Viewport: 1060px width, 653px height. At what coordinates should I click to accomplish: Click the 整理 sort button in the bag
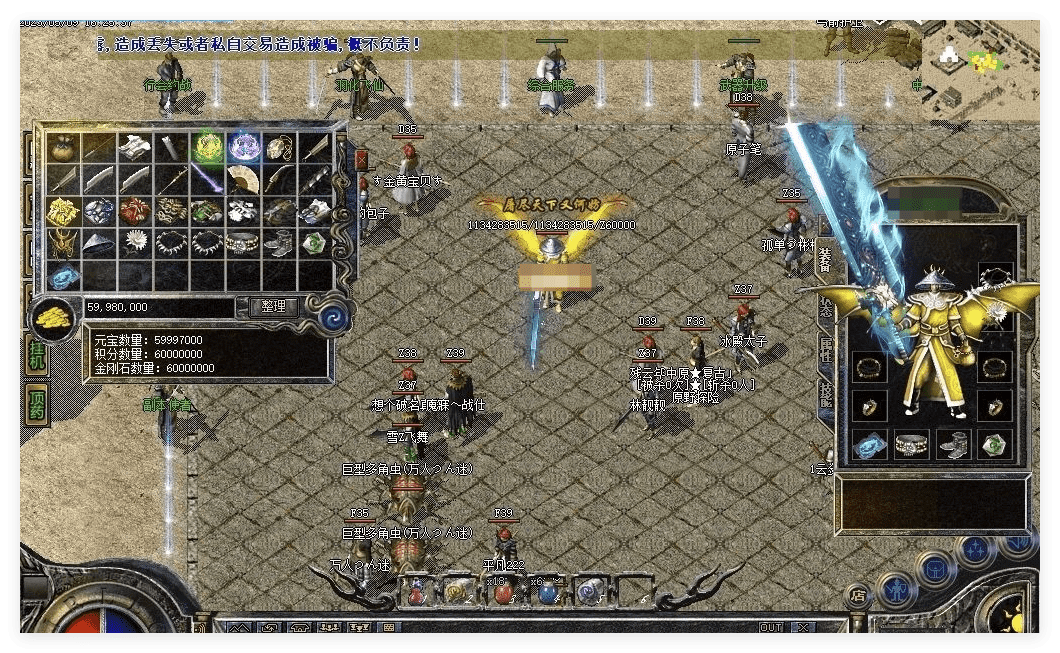[273, 307]
